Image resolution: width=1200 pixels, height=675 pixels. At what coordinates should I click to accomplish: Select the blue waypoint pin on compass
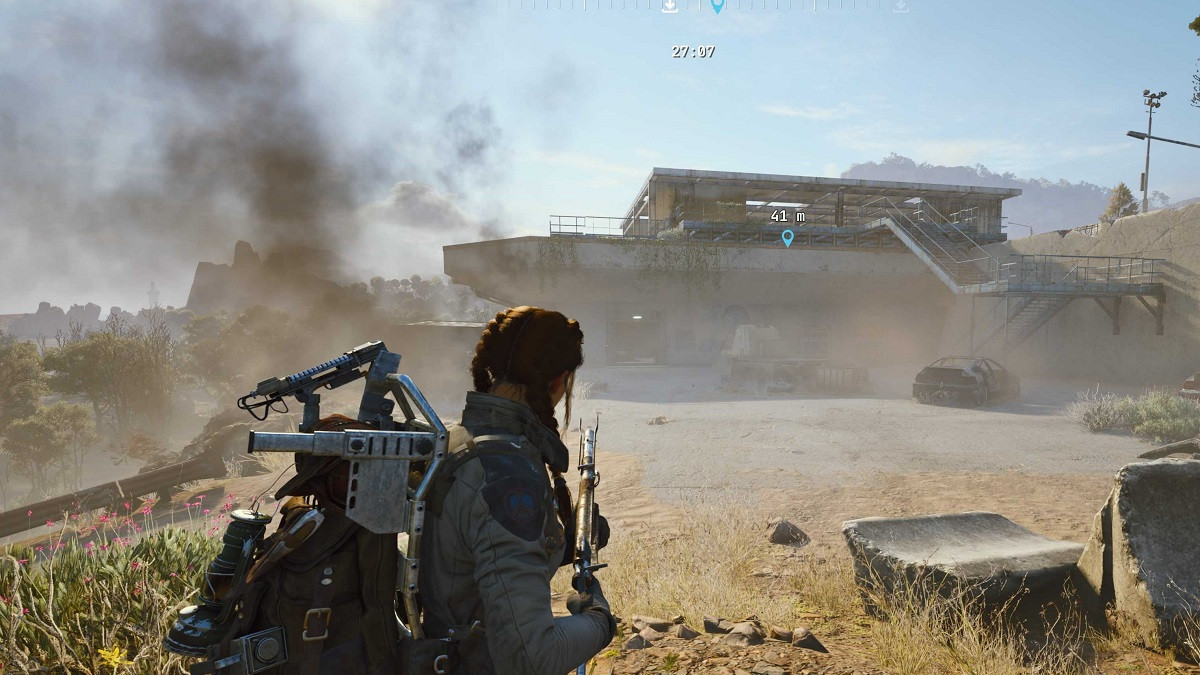(717, 6)
